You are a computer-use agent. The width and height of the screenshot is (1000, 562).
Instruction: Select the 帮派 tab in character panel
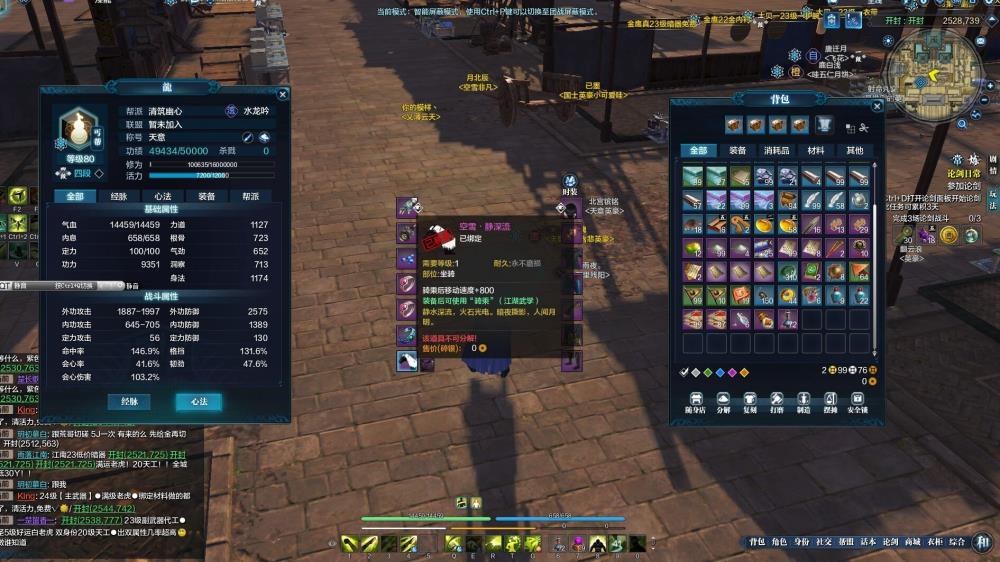pos(250,197)
